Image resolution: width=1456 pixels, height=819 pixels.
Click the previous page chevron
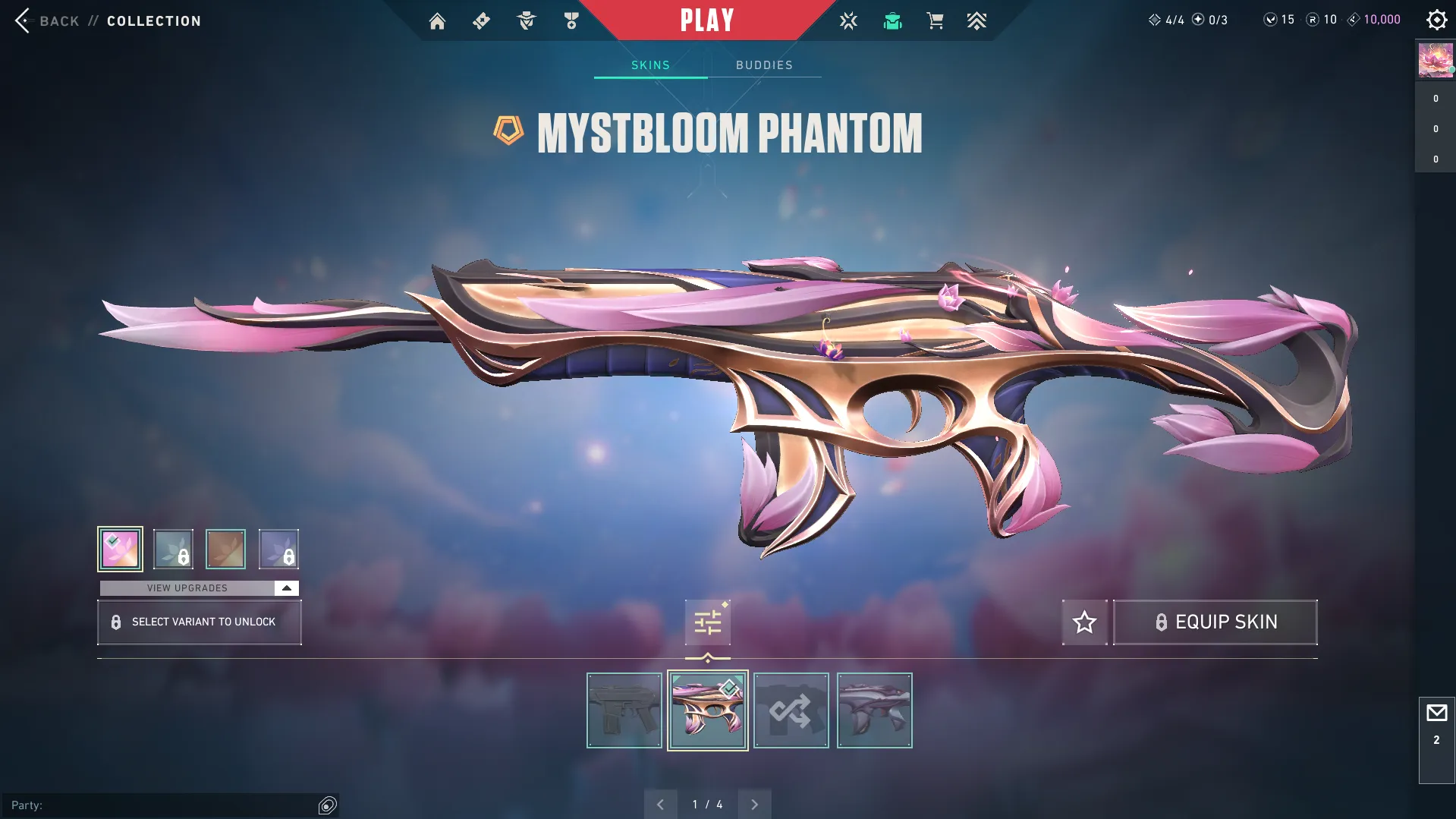click(x=660, y=803)
